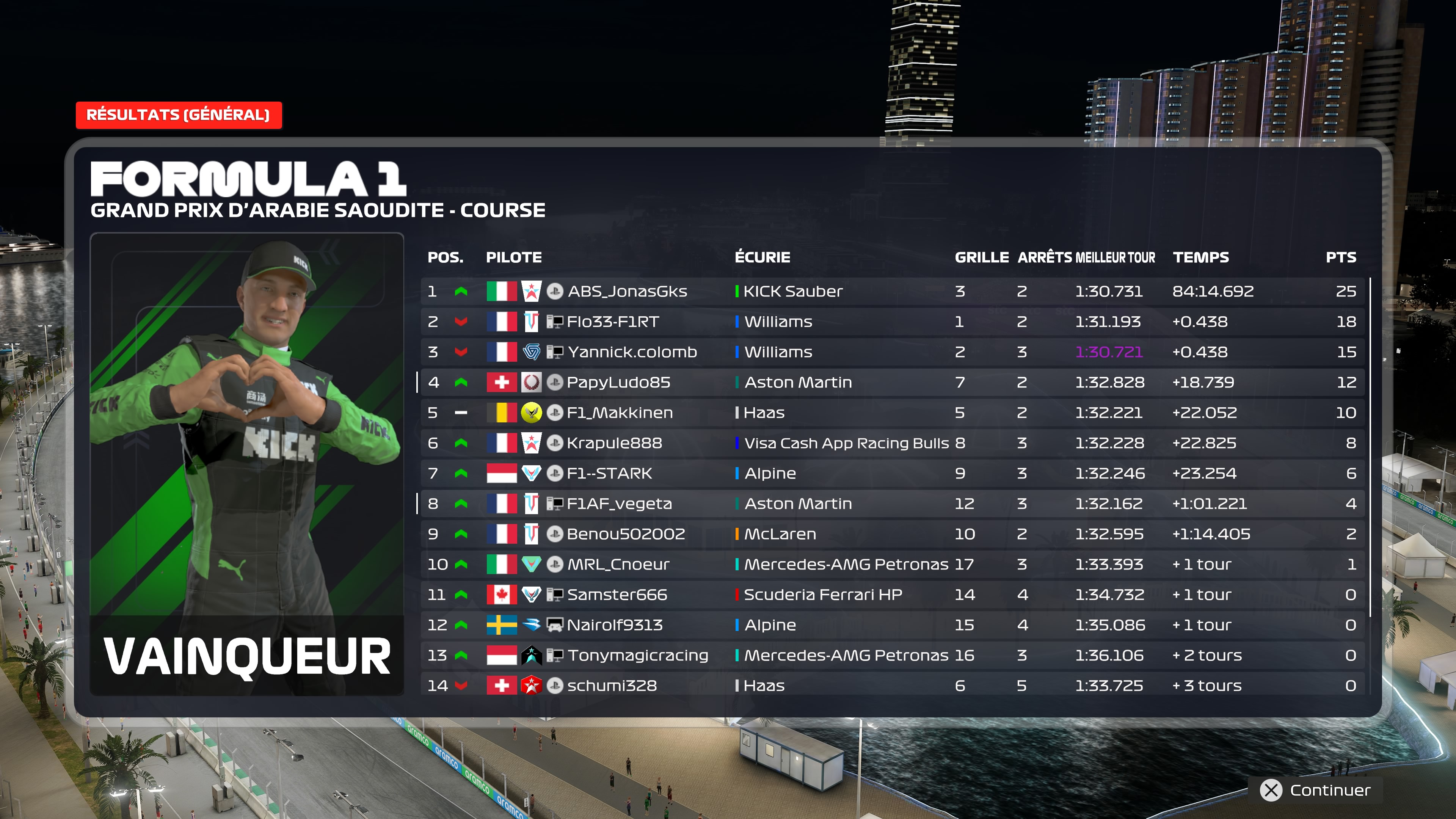Click the results list scrollbar
Viewport: 1456px width, 819px height.
pyautogui.click(x=1370, y=447)
